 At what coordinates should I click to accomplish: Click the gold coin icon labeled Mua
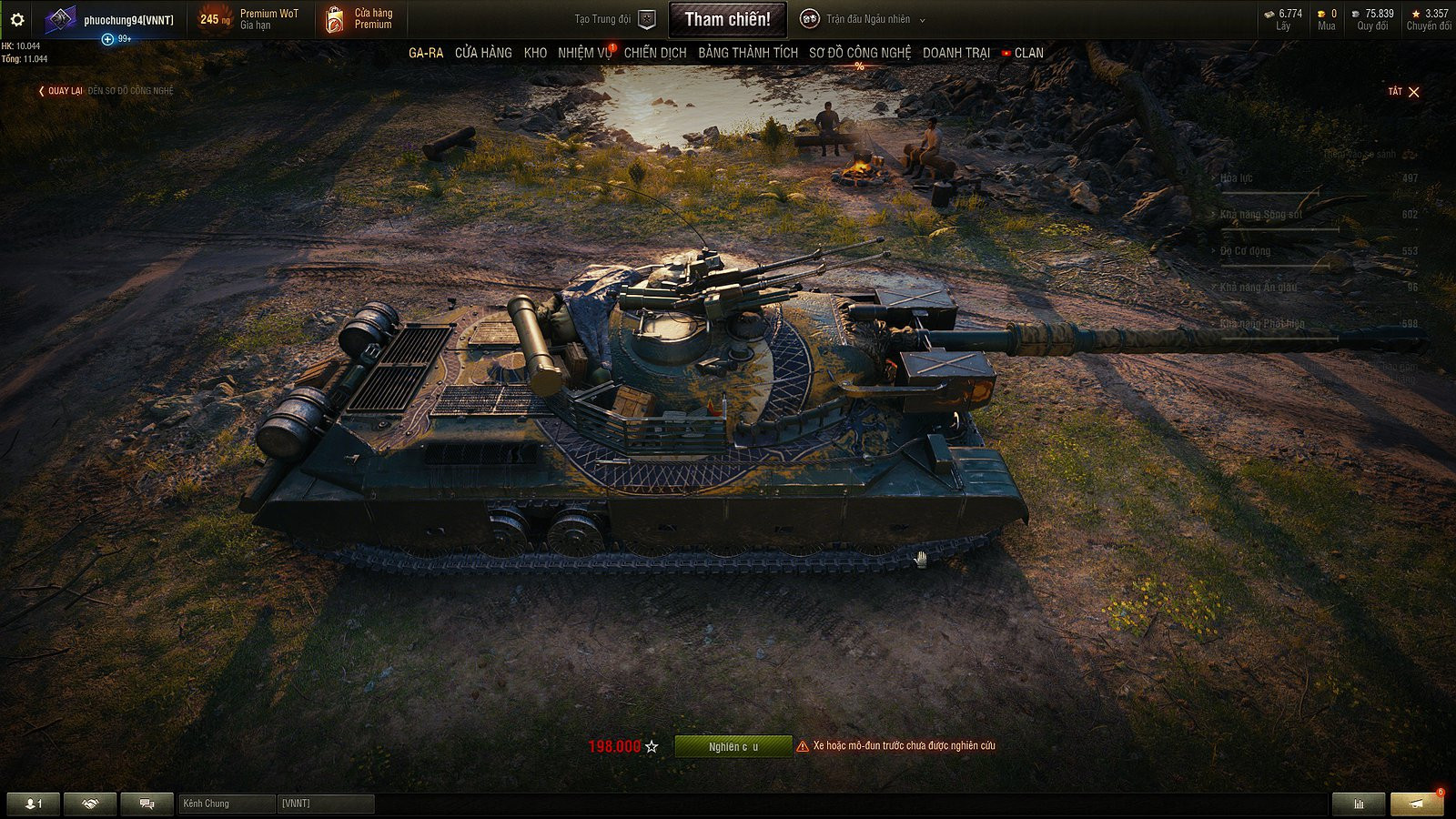pyautogui.click(x=1321, y=15)
